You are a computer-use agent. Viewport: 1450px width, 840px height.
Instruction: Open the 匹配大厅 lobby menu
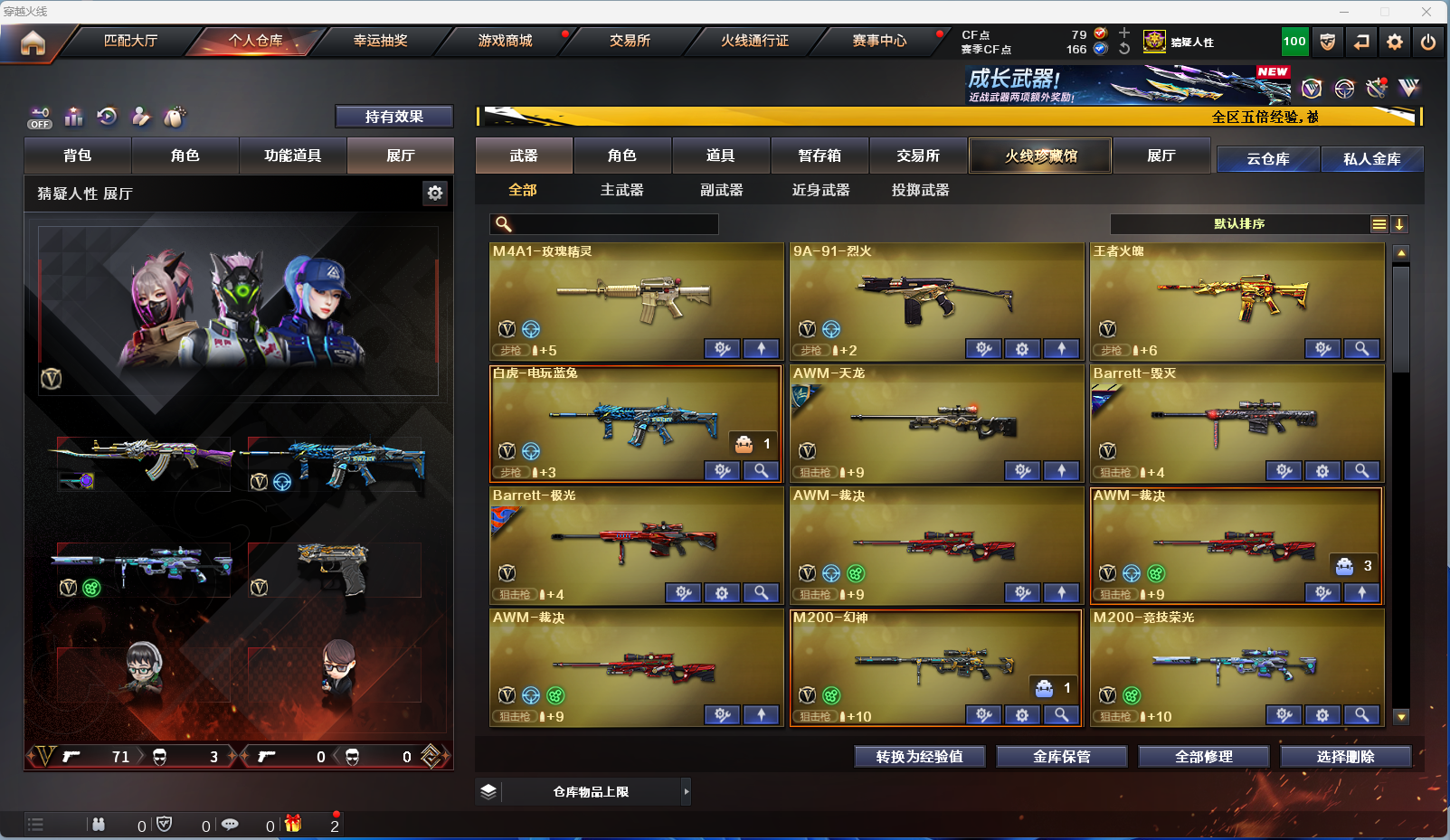point(130,41)
